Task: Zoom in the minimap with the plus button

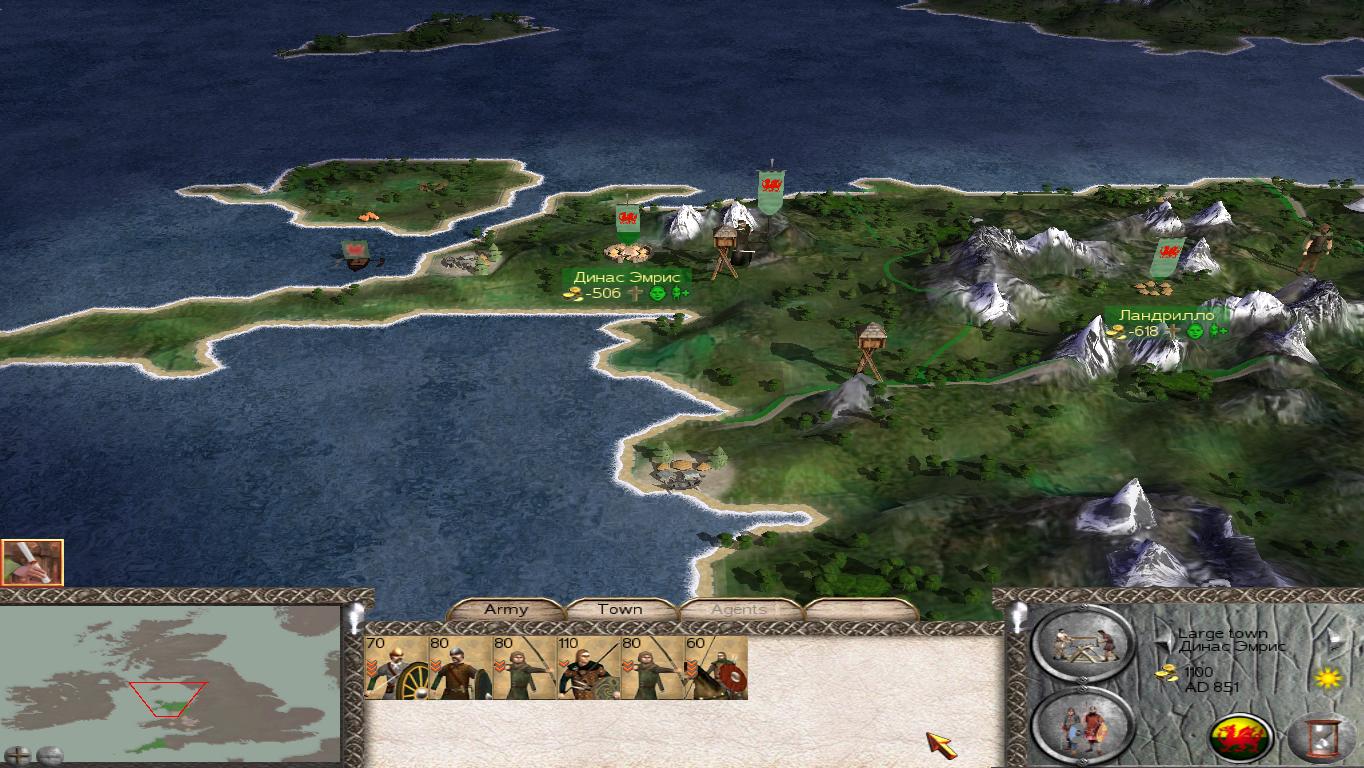Action: coord(18,755)
